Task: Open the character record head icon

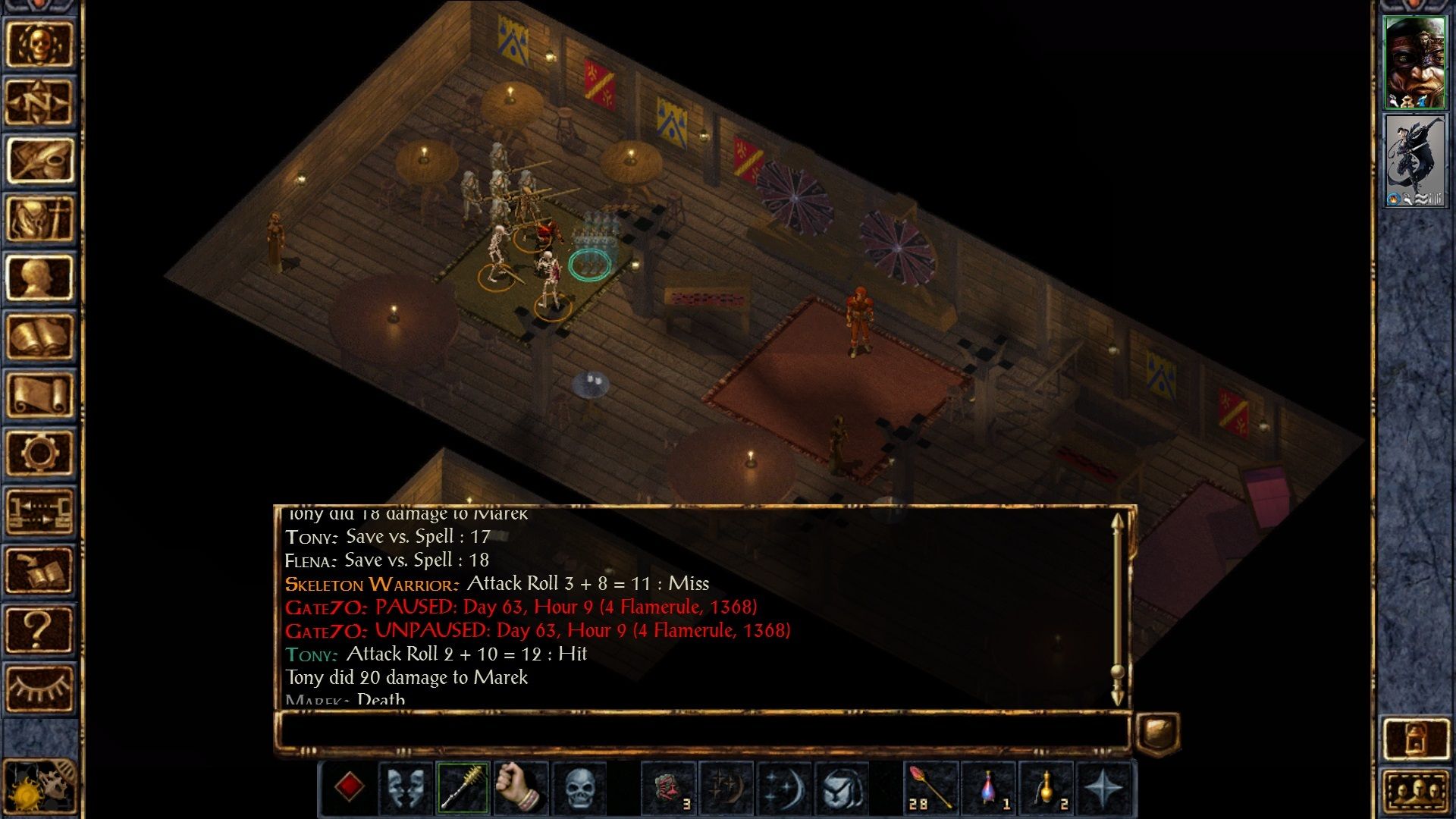Action: 39,278
